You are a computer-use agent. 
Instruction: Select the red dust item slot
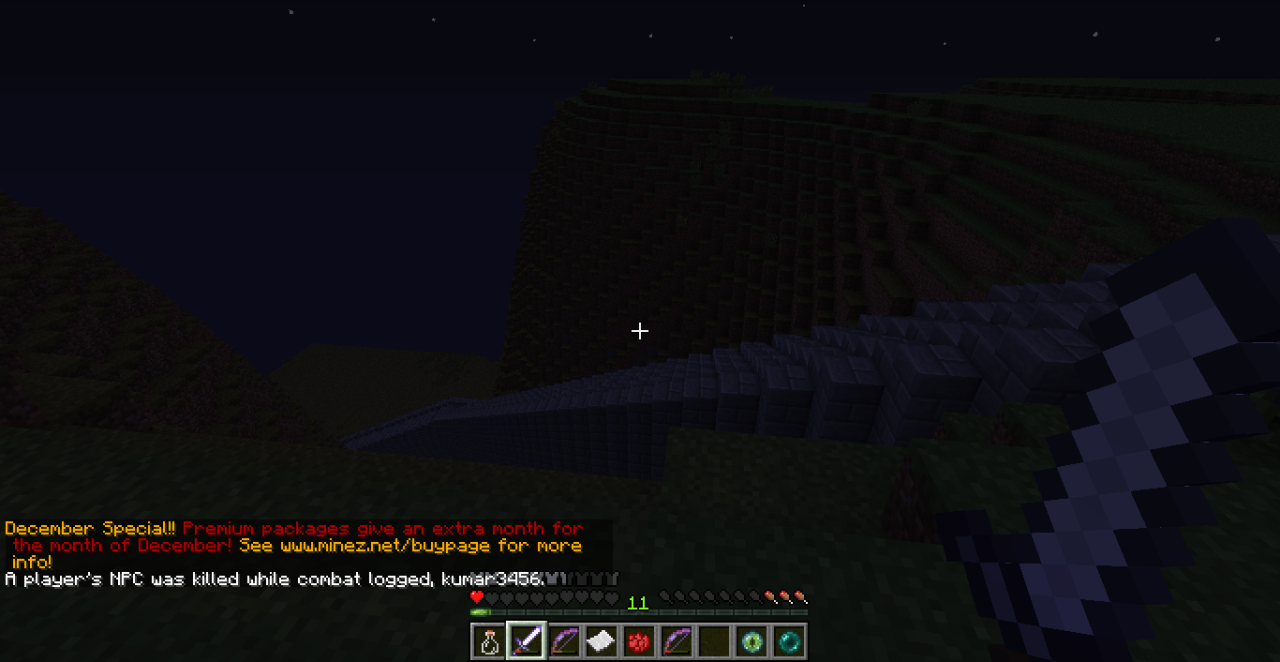click(639, 641)
